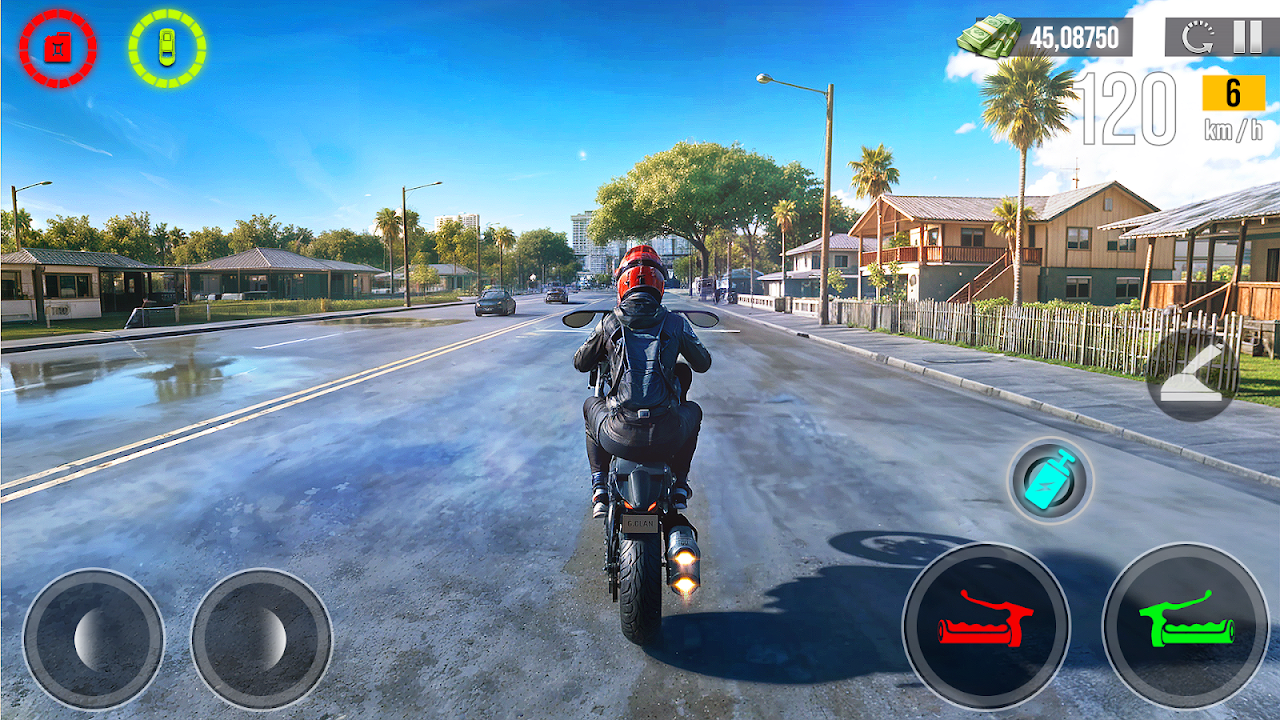This screenshot has height=720, width=1280.
Task: Squeeze the red brake lever button
Action: pyautogui.click(x=986, y=627)
